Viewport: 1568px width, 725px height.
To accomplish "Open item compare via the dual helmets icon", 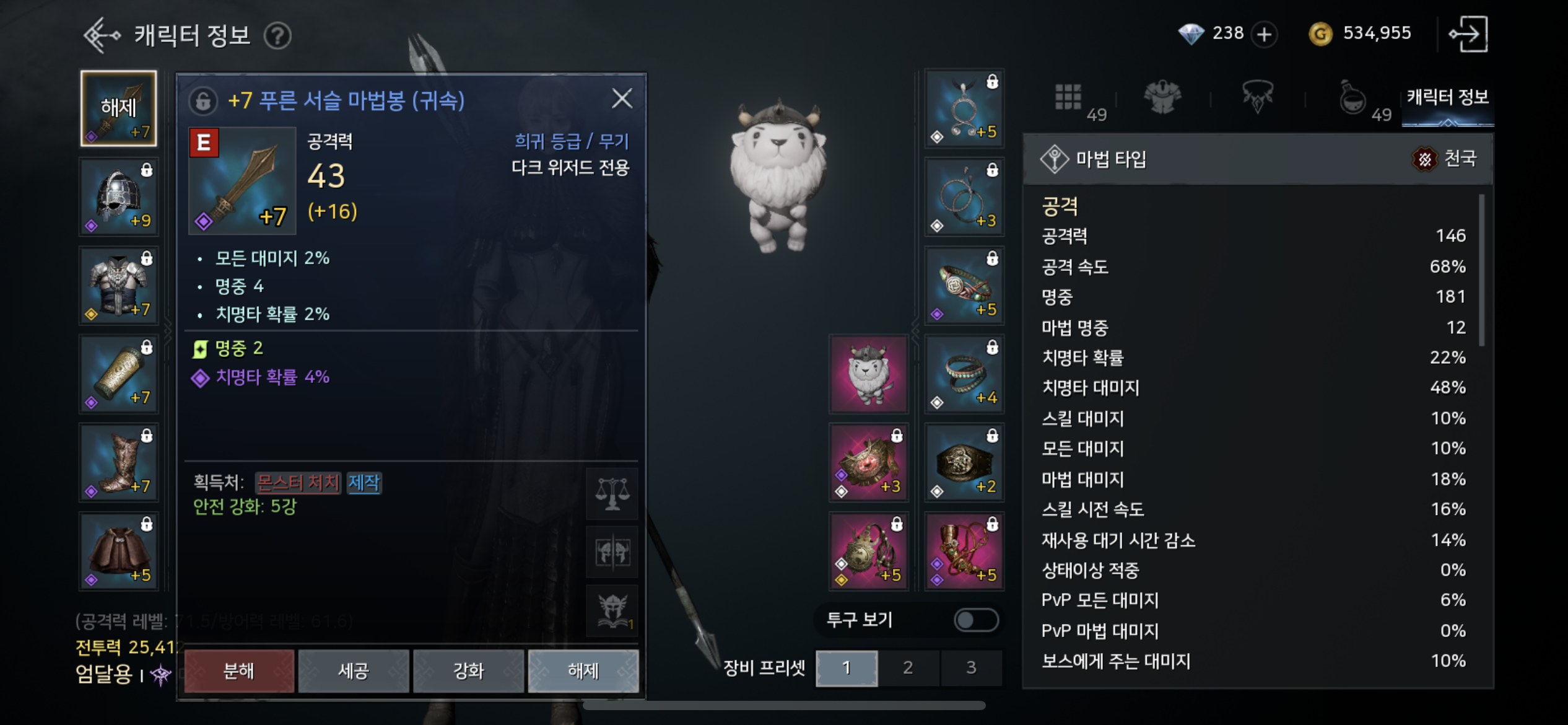I will [611, 551].
